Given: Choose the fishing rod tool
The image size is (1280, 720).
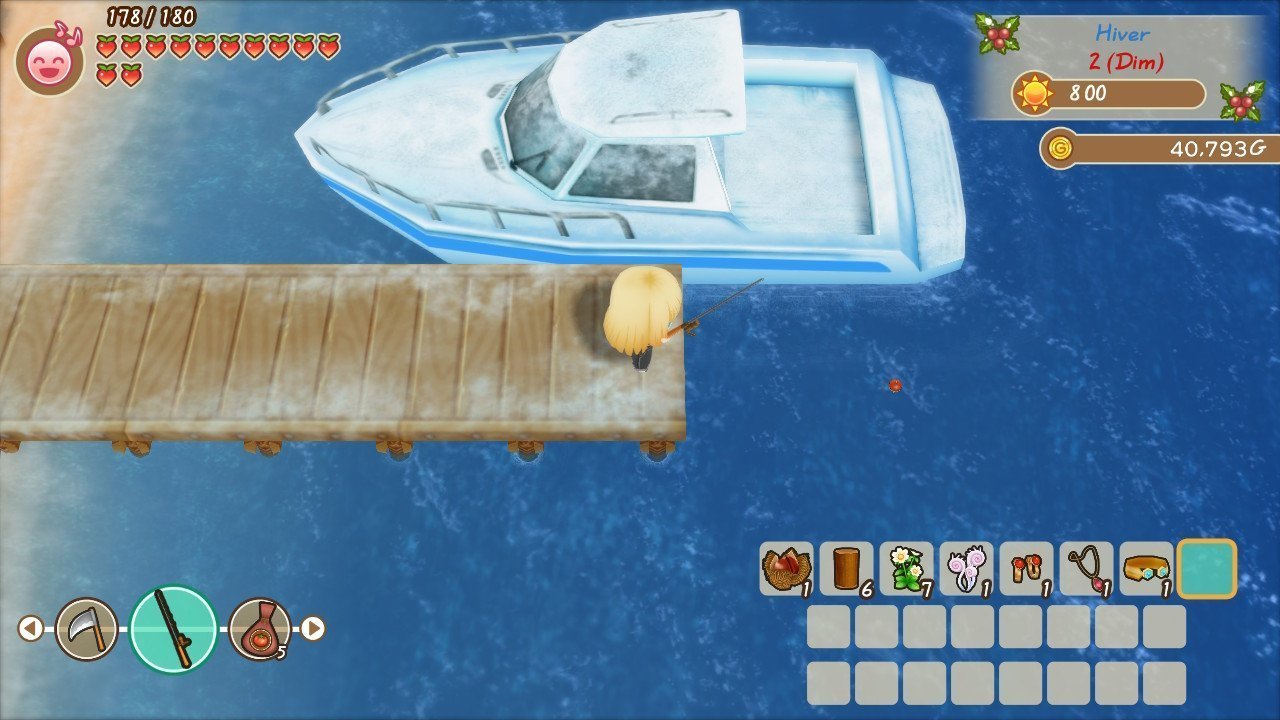Looking at the screenshot, I should click(x=174, y=628).
